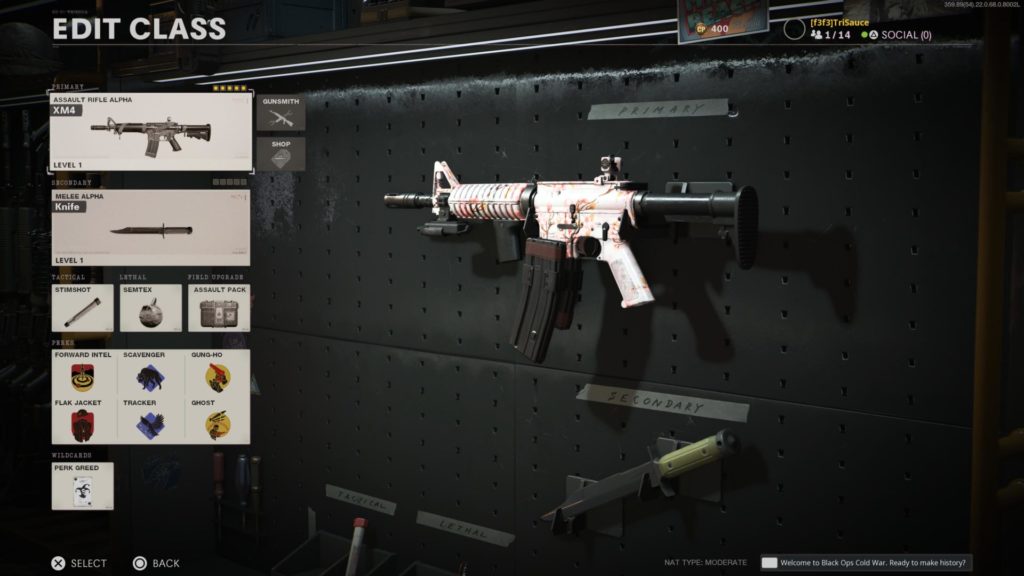Open the weapon Shop tile

tap(280, 155)
